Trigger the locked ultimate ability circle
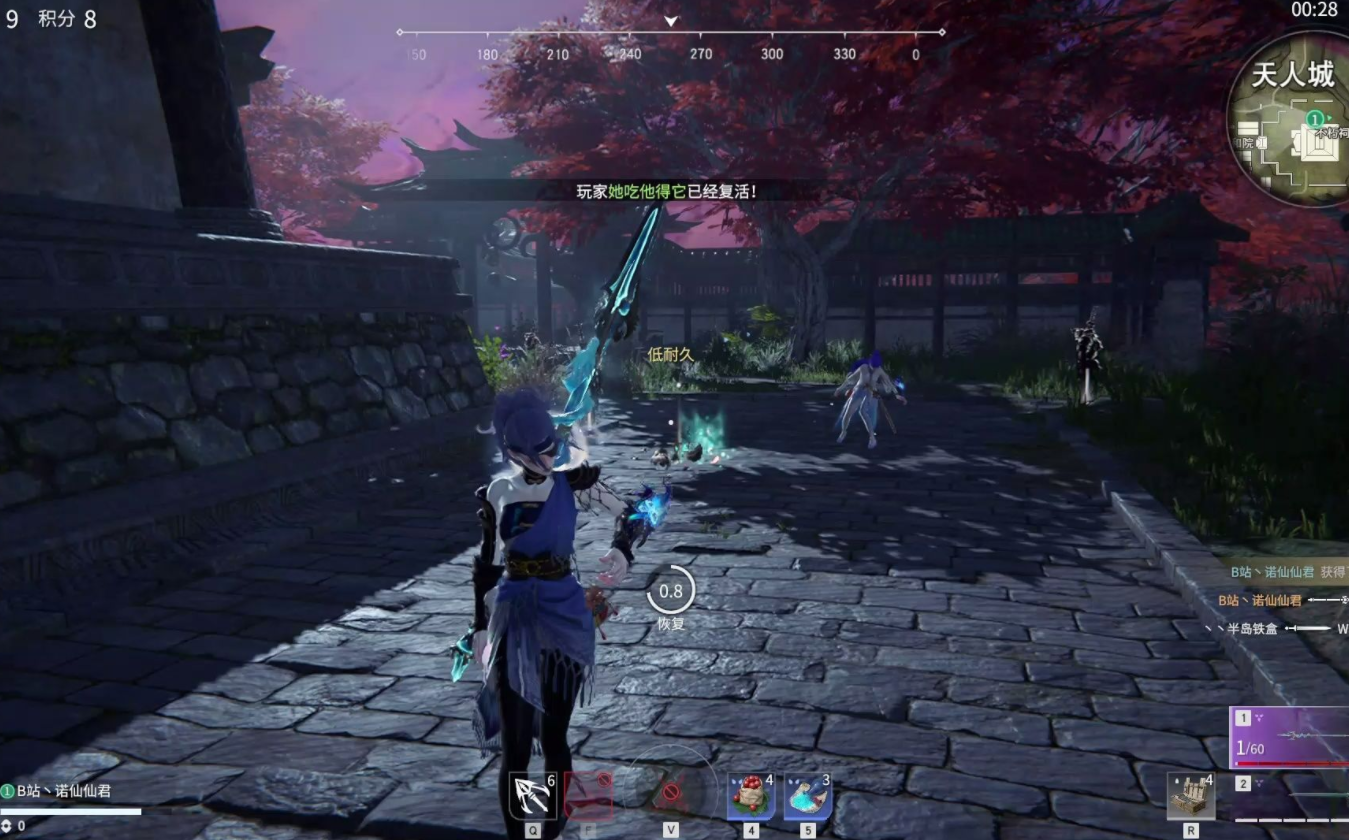 (671, 794)
